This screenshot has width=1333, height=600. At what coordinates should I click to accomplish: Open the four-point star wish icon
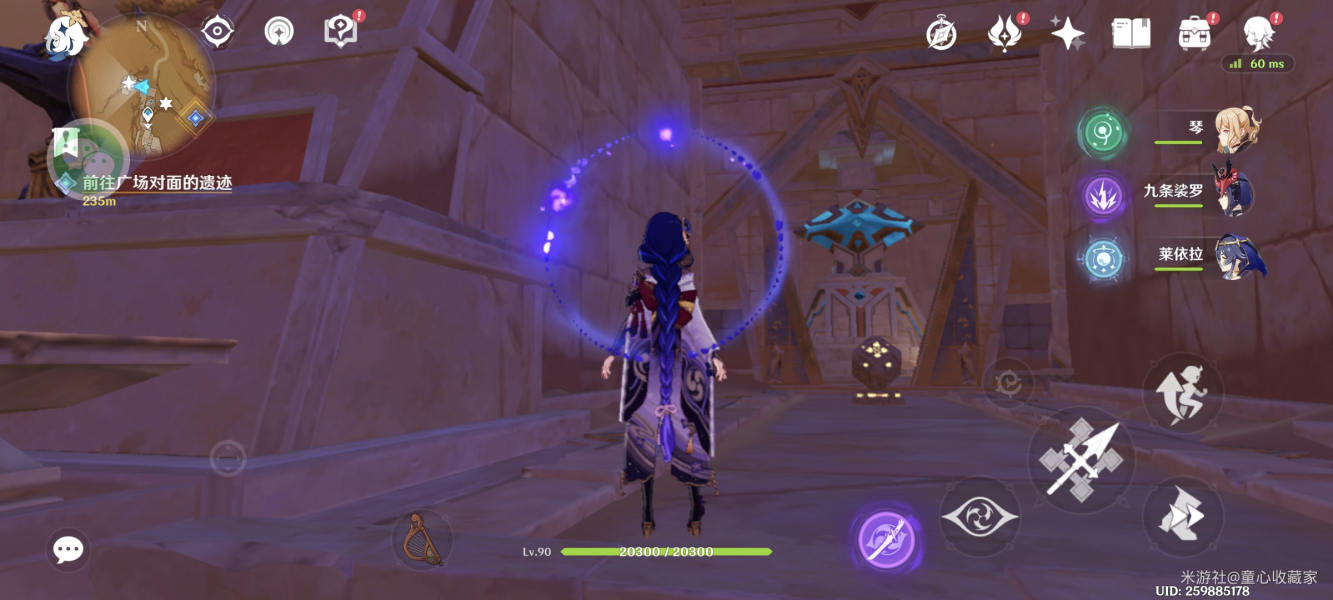tap(1067, 34)
